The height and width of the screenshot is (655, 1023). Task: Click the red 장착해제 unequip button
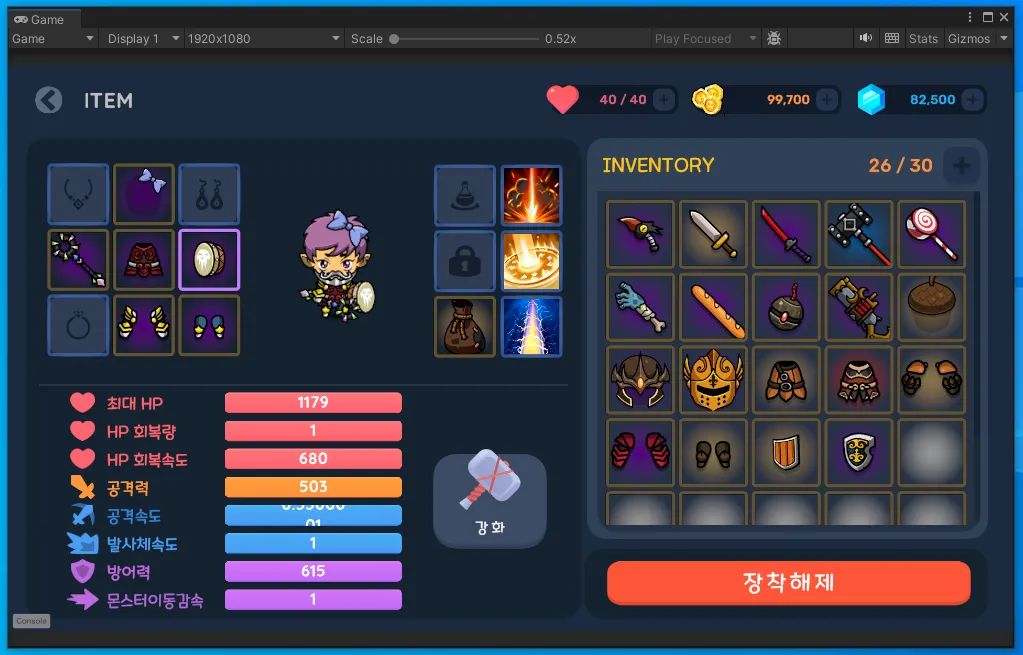click(788, 582)
